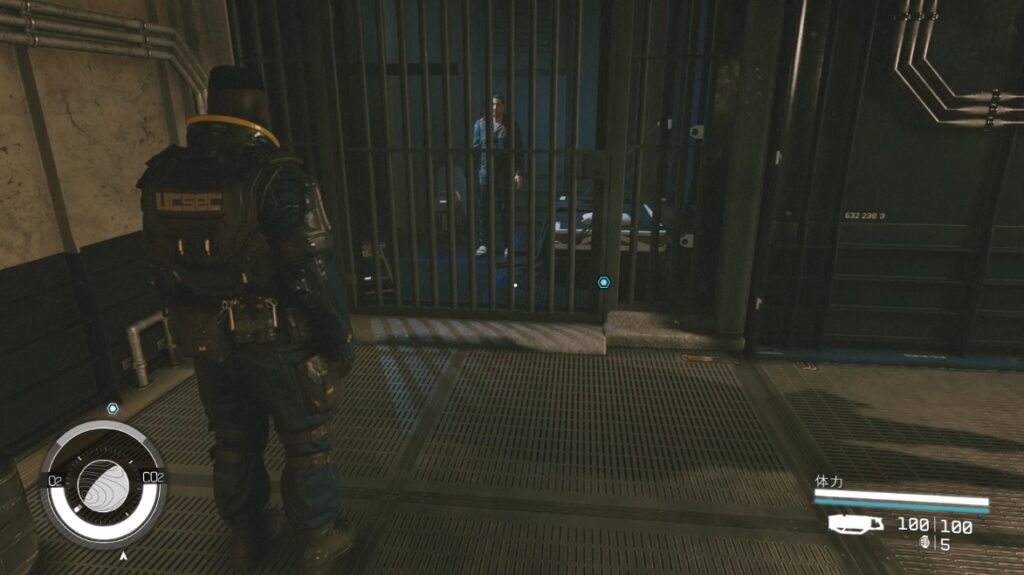Click the circular O2/CO2 compass gauge
Viewport: 1024px width, 575px height.
[x=103, y=484]
